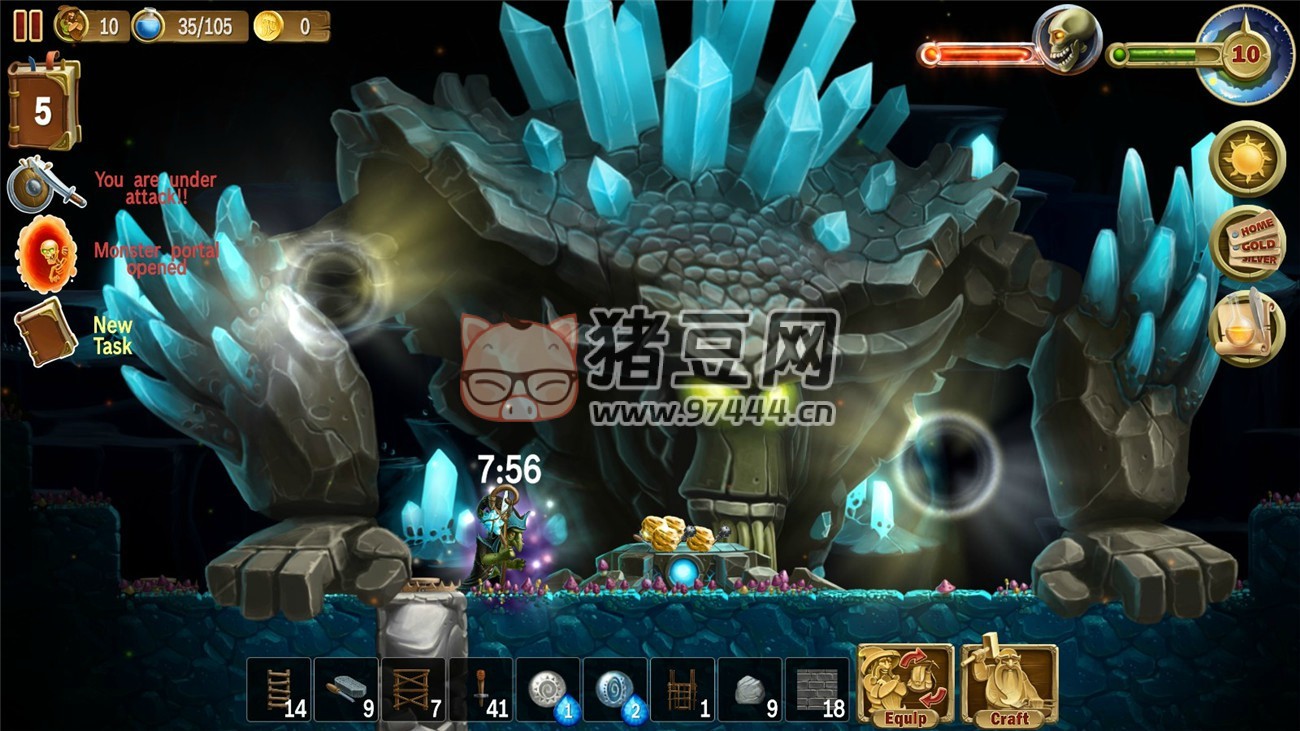Pause the game

pos(27,25)
